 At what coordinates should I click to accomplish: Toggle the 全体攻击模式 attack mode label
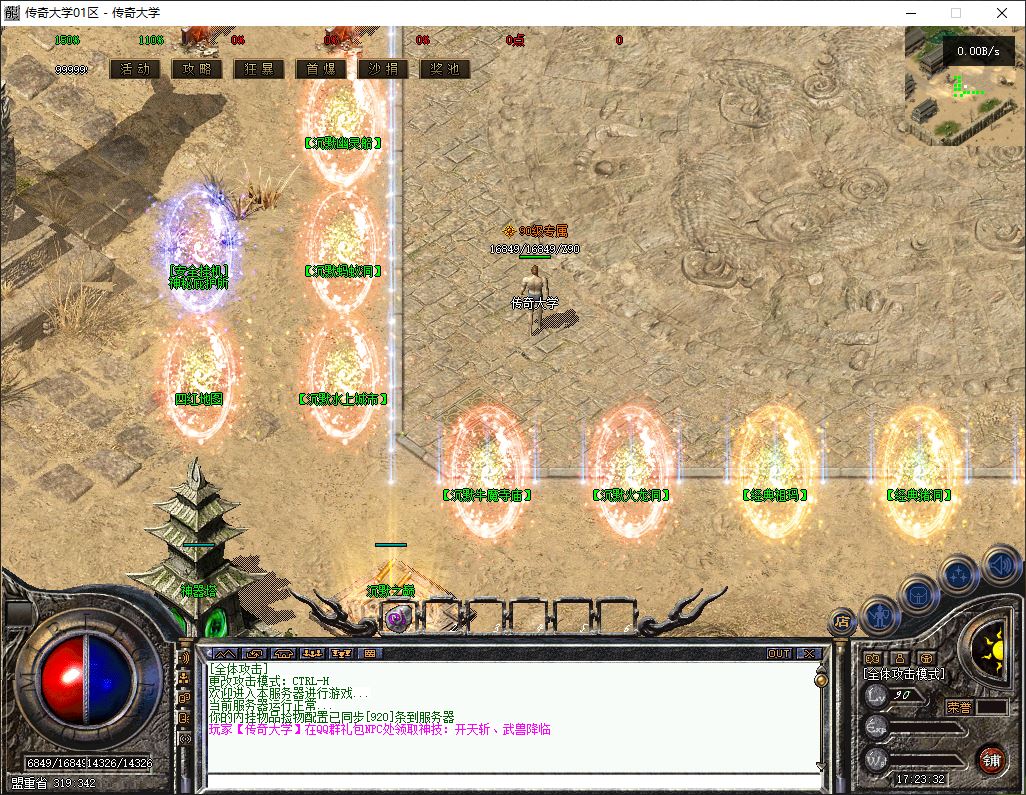click(904, 674)
